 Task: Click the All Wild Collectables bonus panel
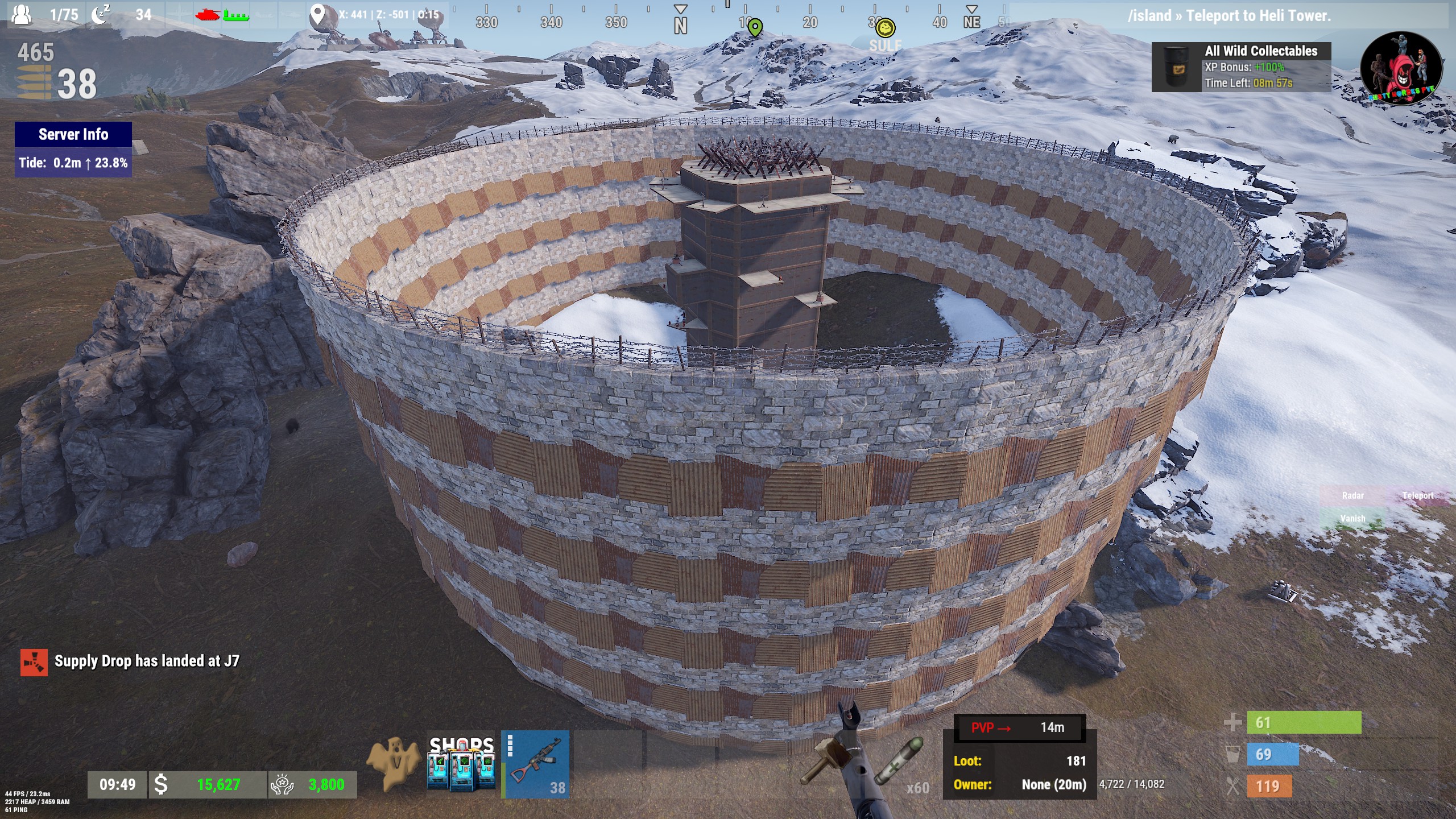pos(1241,67)
